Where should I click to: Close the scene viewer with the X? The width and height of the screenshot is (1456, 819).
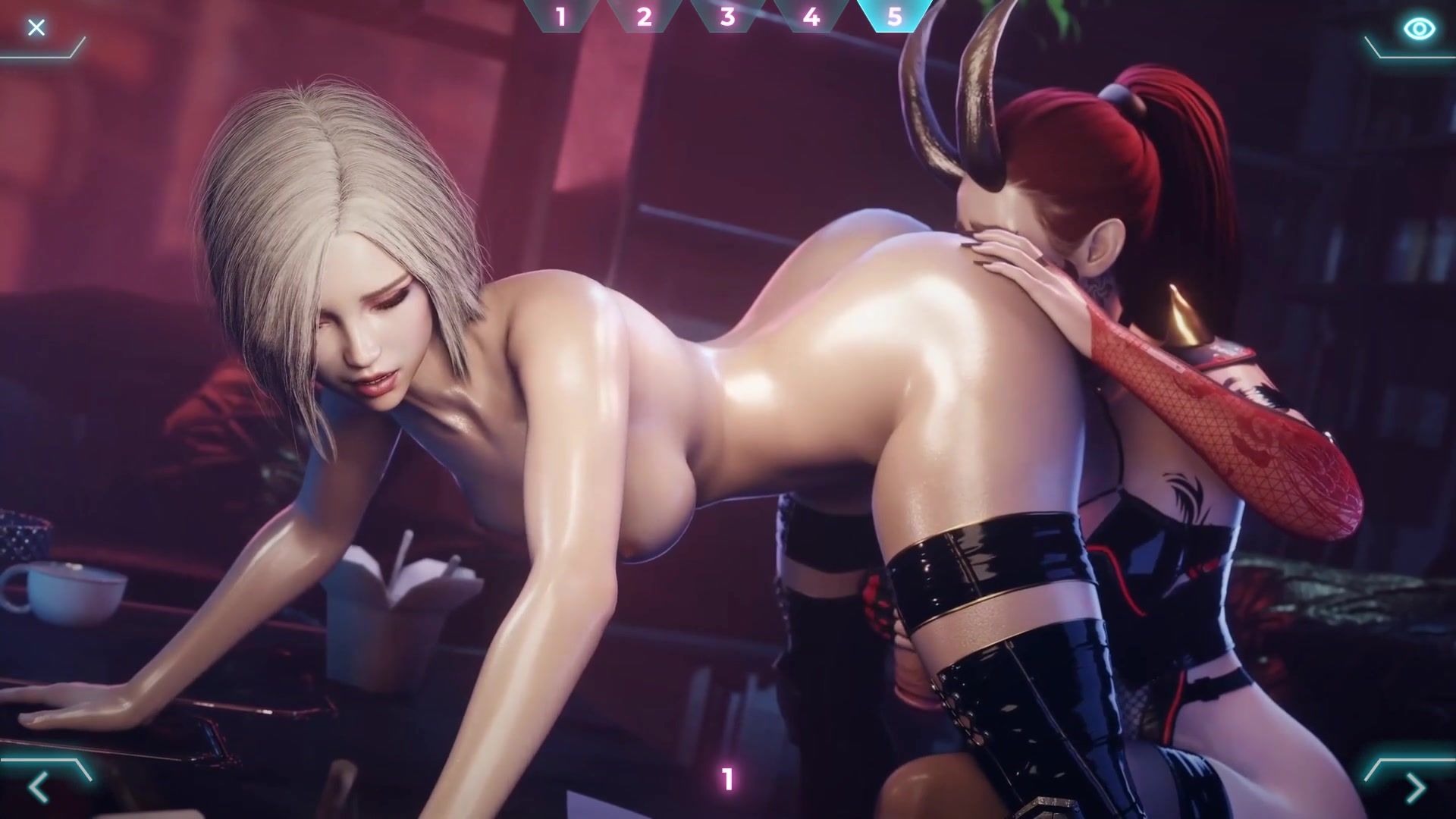(36, 28)
